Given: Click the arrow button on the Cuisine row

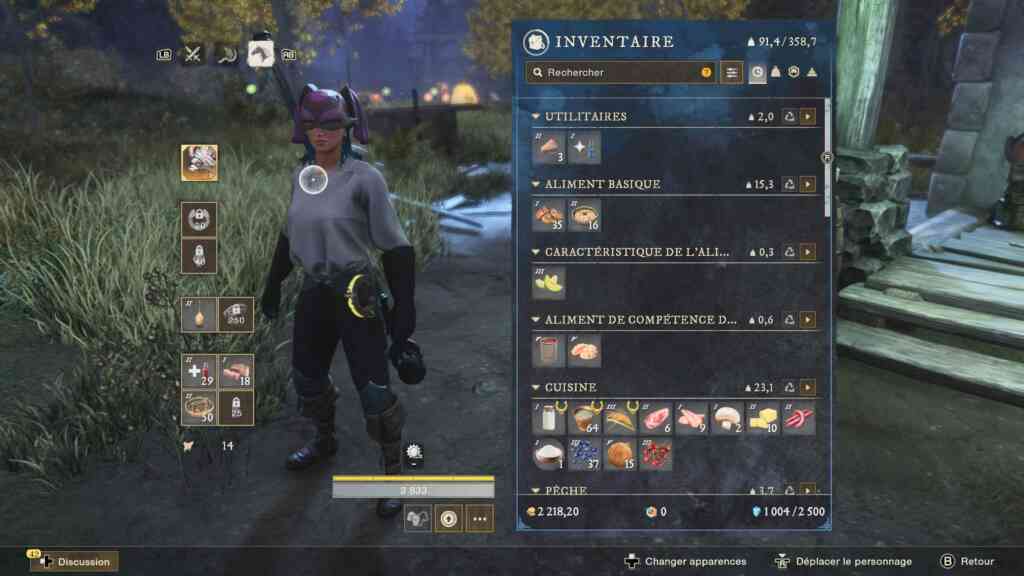Looking at the screenshot, I should click(x=808, y=387).
